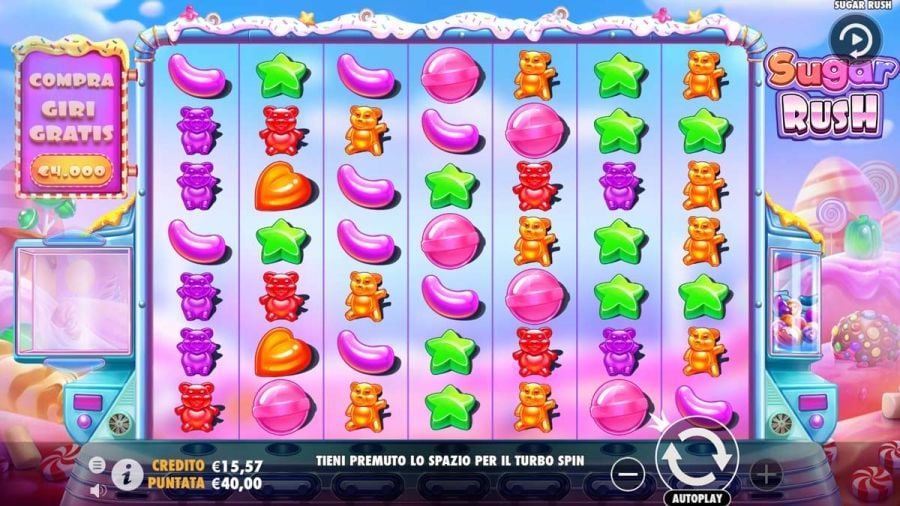Image resolution: width=900 pixels, height=506 pixels.
Task: Toggle the sound speaker icon
Action: [97, 490]
